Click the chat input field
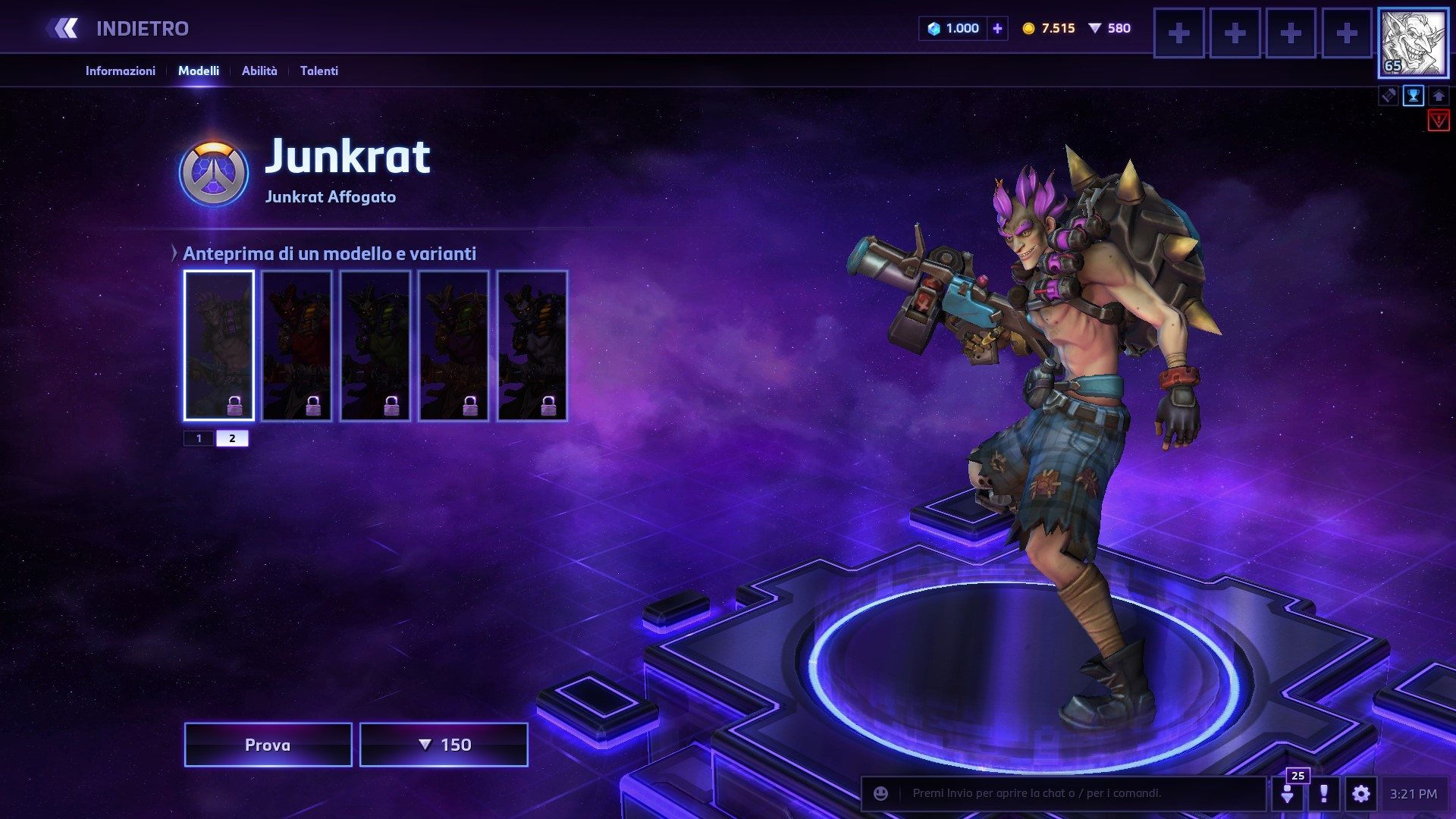The height and width of the screenshot is (819, 1456). coord(1077,793)
